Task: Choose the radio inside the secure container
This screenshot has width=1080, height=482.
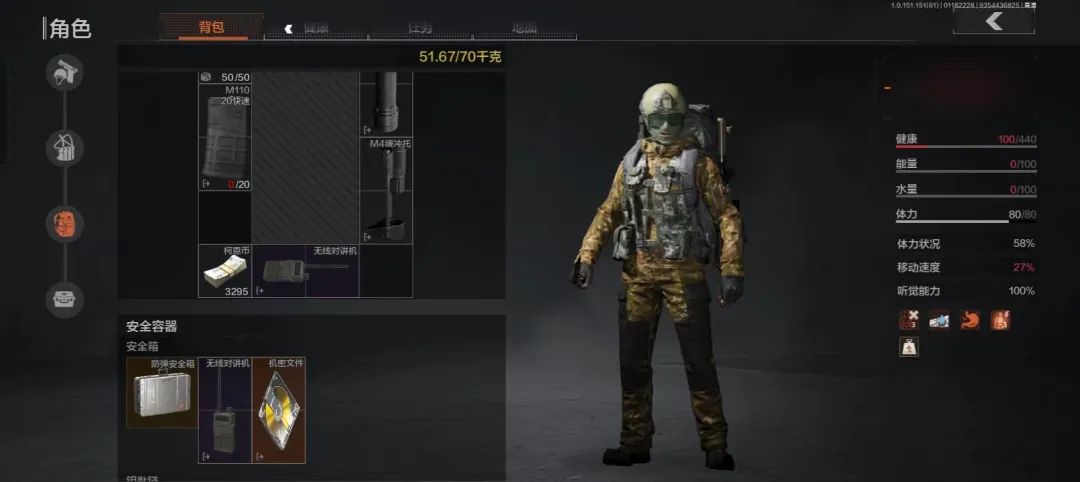Action: [225, 410]
